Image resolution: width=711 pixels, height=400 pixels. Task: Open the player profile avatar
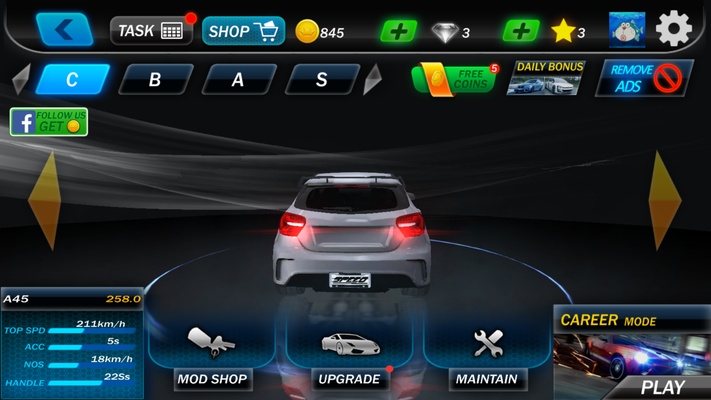coord(627,30)
